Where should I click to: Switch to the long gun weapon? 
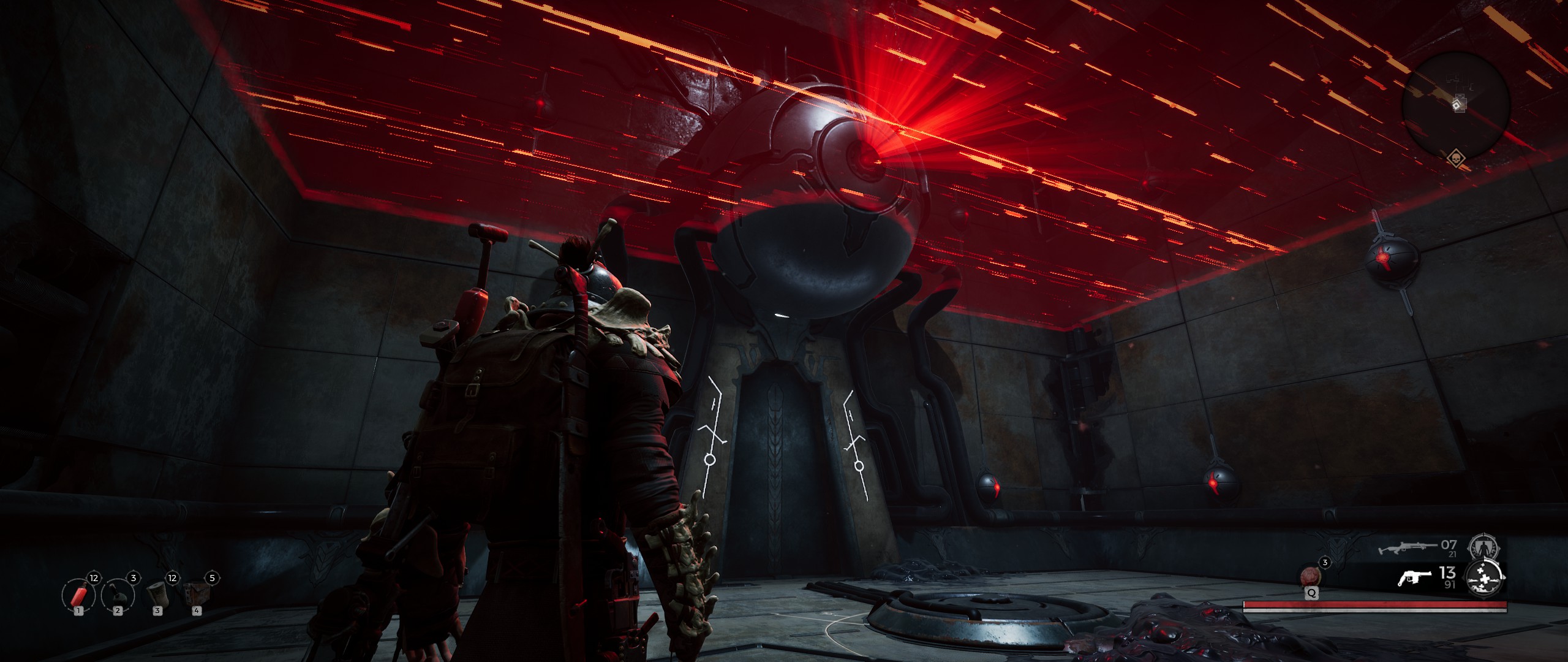(x=1407, y=548)
